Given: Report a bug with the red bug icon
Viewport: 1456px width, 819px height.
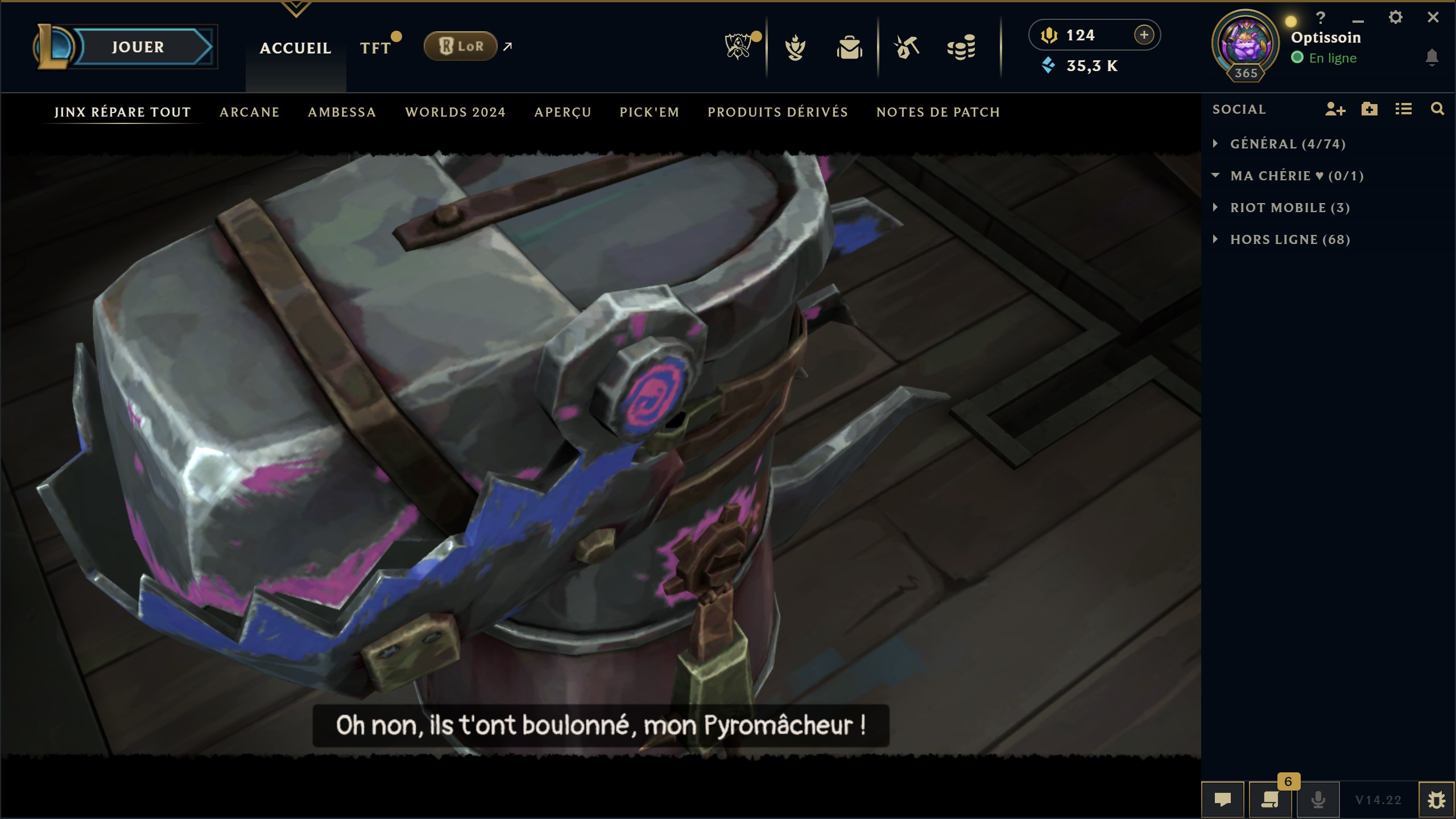Looking at the screenshot, I should (1438, 799).
